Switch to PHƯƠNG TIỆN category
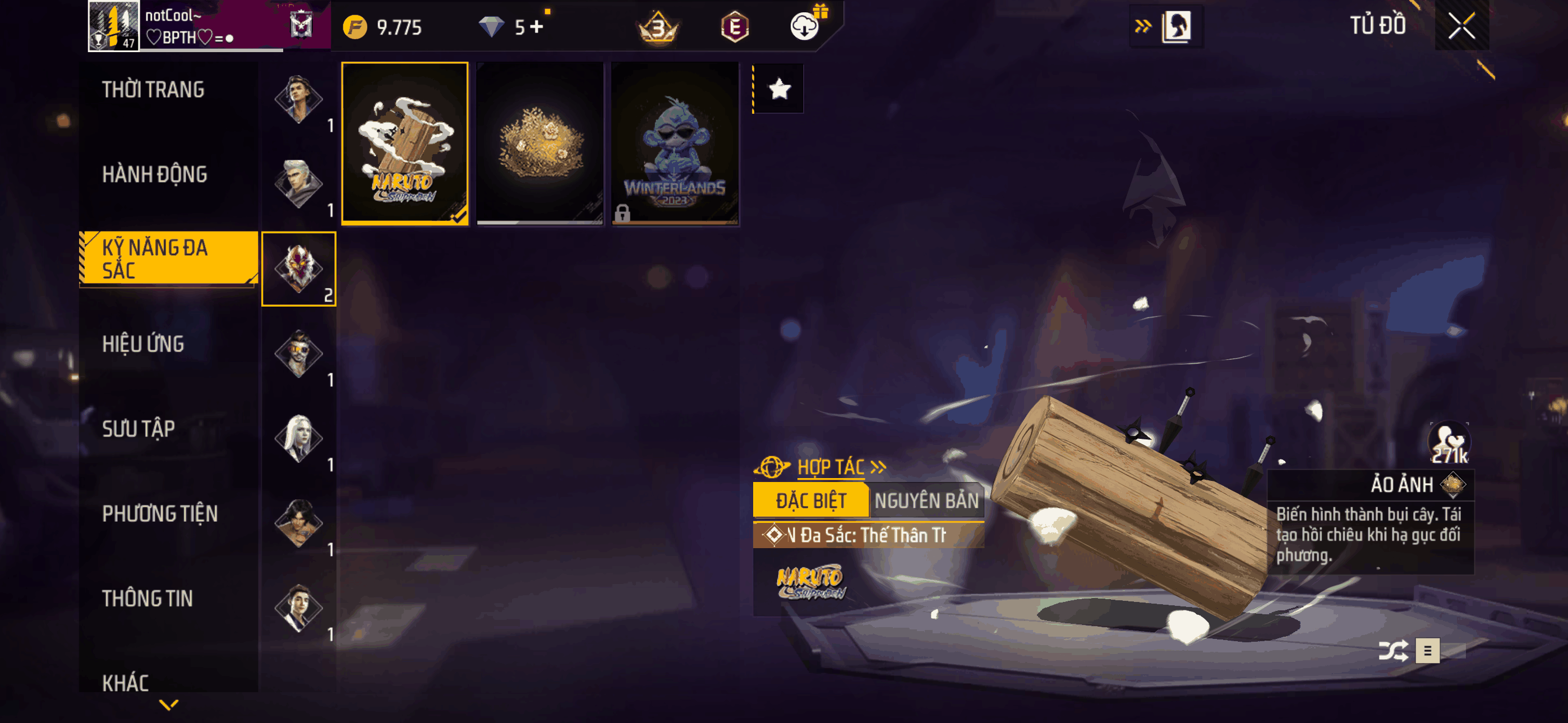1568x723 pixels. tap(159, 515)
